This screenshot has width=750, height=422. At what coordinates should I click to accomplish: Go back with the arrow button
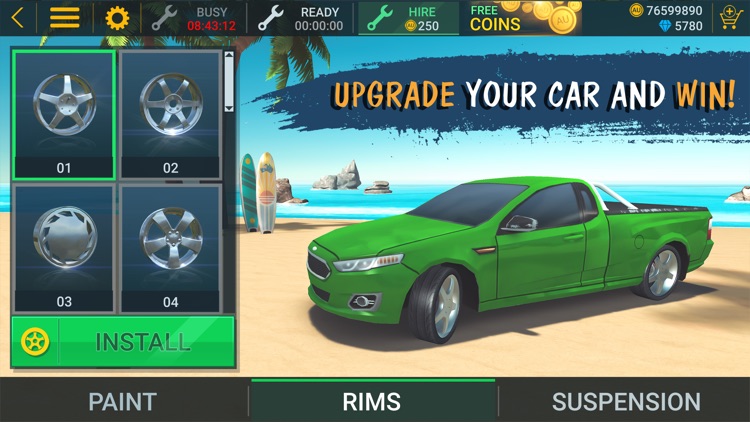coord(18,18)
